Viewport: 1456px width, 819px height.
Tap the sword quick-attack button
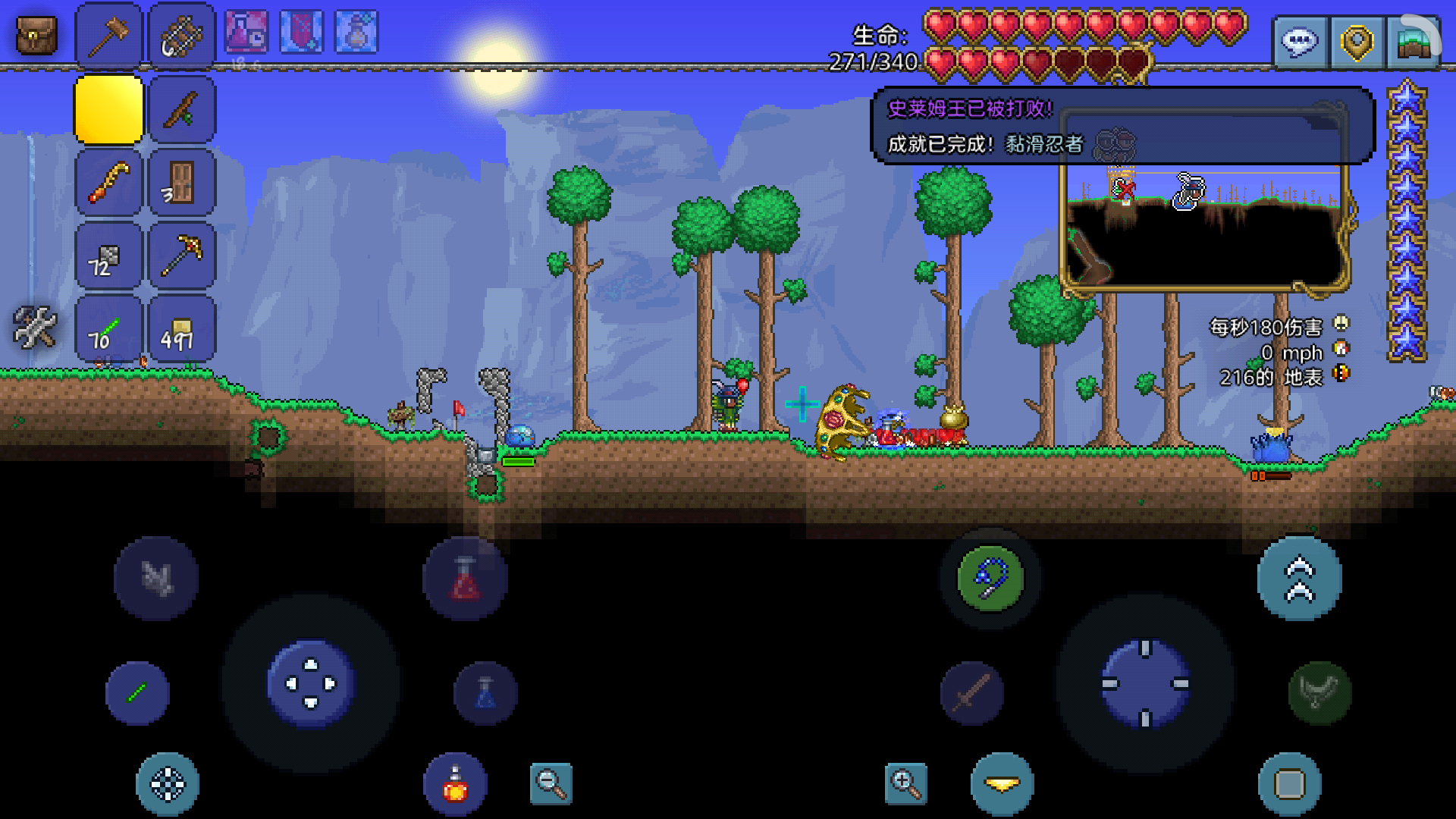point(972,693)
